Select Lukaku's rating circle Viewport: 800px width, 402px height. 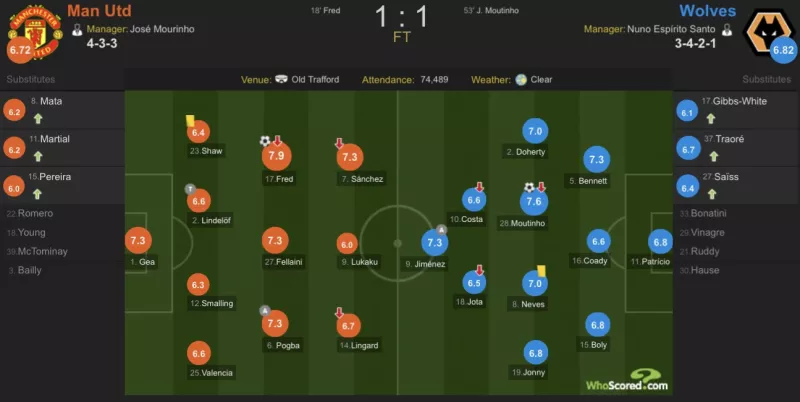347,243
